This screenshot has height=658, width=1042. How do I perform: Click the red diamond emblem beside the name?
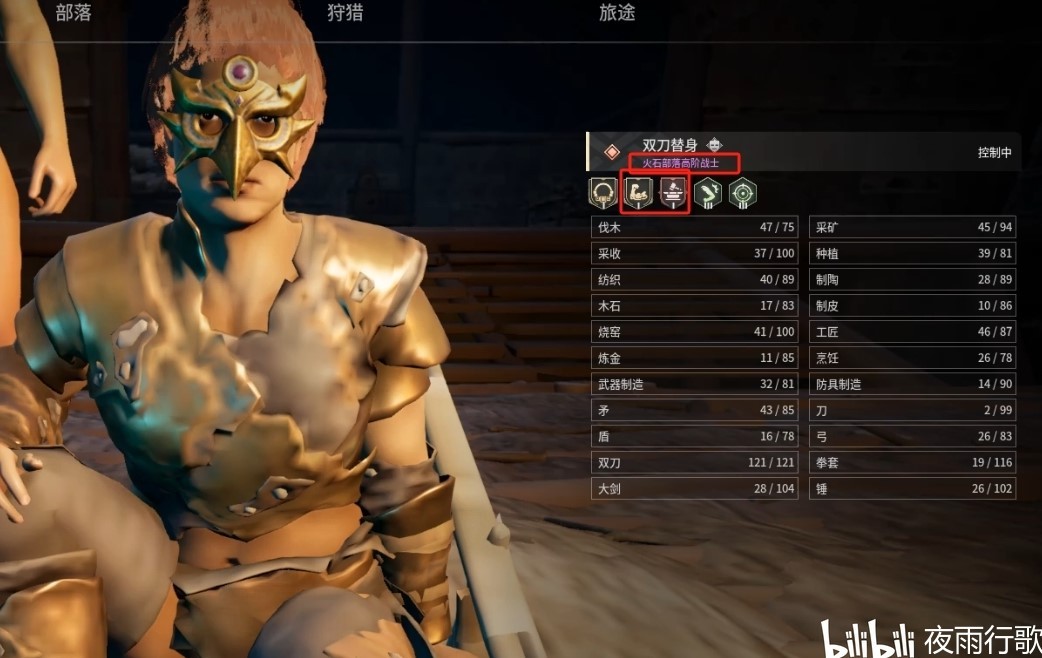click(611, 152)
